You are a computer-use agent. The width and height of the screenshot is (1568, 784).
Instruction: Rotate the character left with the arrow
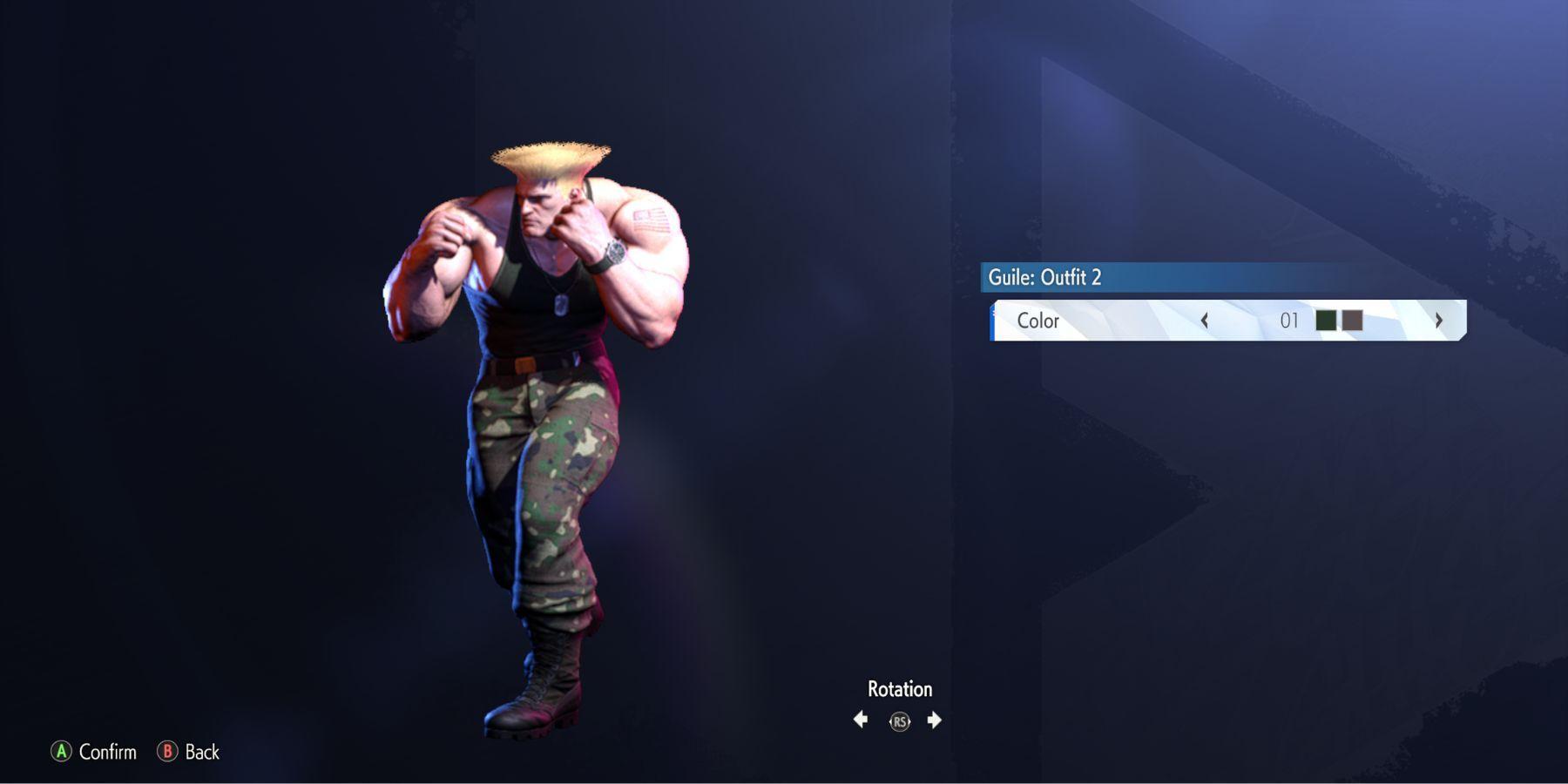[x=861, y=720]
